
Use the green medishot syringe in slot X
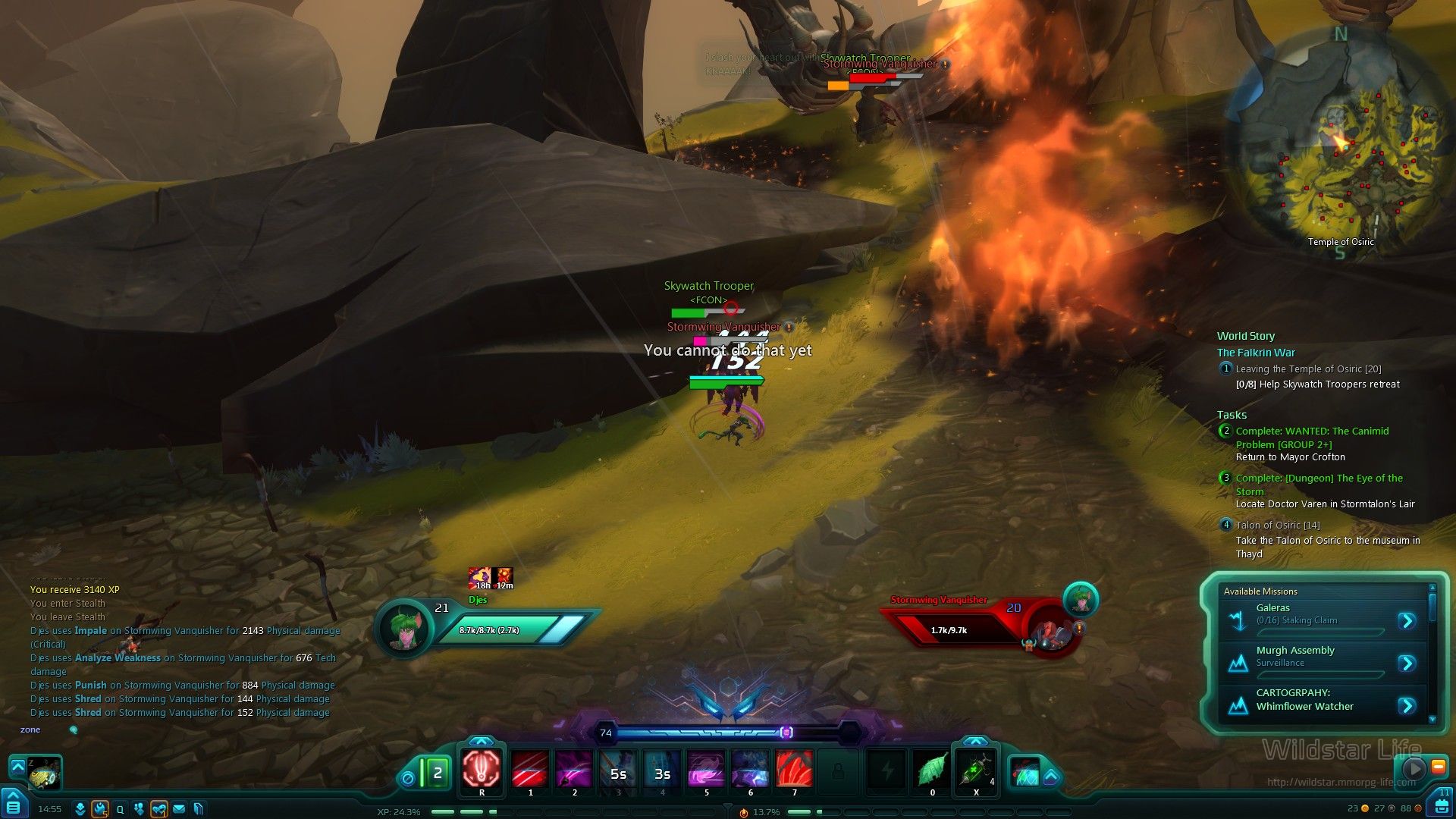tap(975, 769)
